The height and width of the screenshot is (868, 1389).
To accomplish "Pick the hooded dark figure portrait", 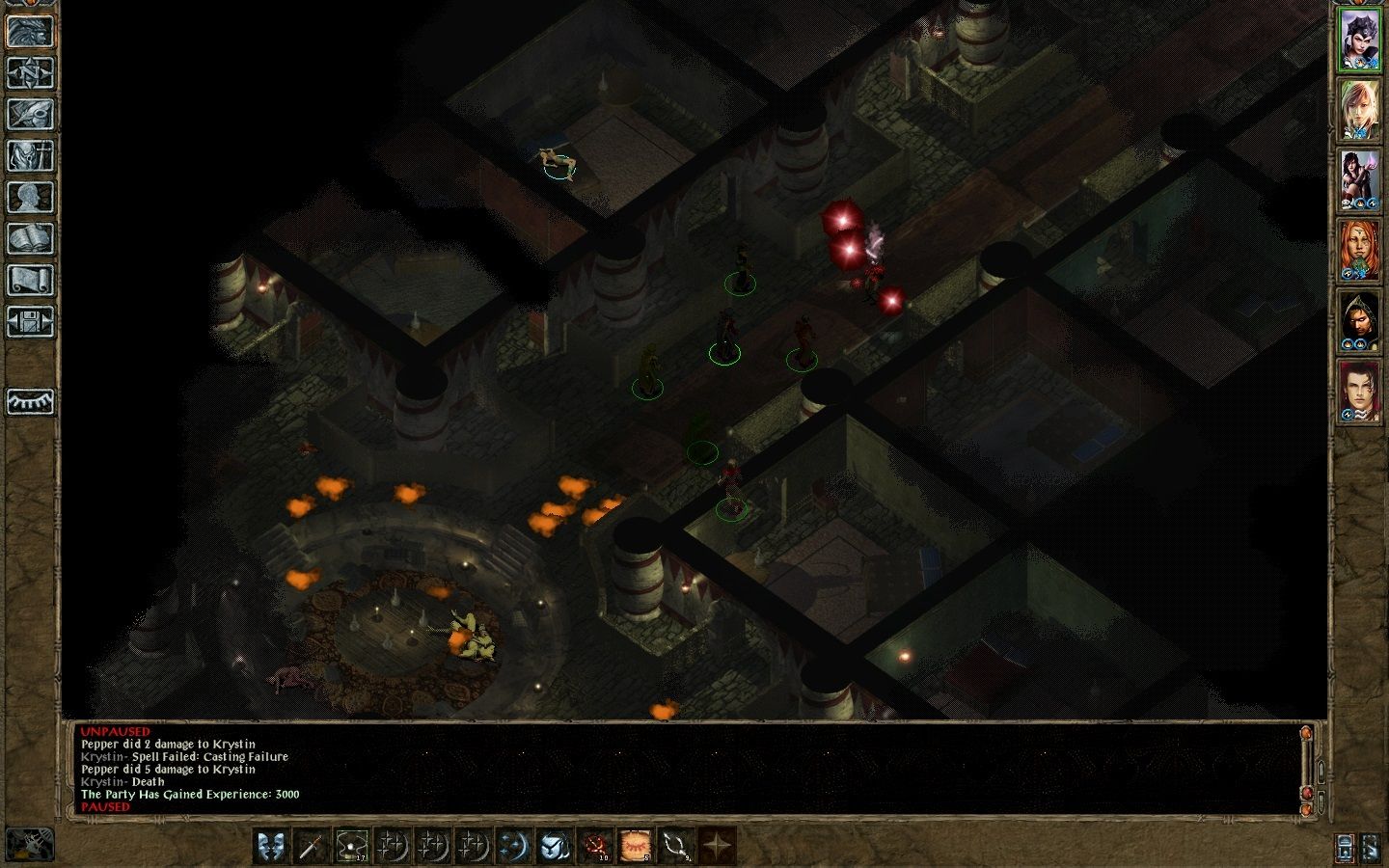I will (1359, 322).
